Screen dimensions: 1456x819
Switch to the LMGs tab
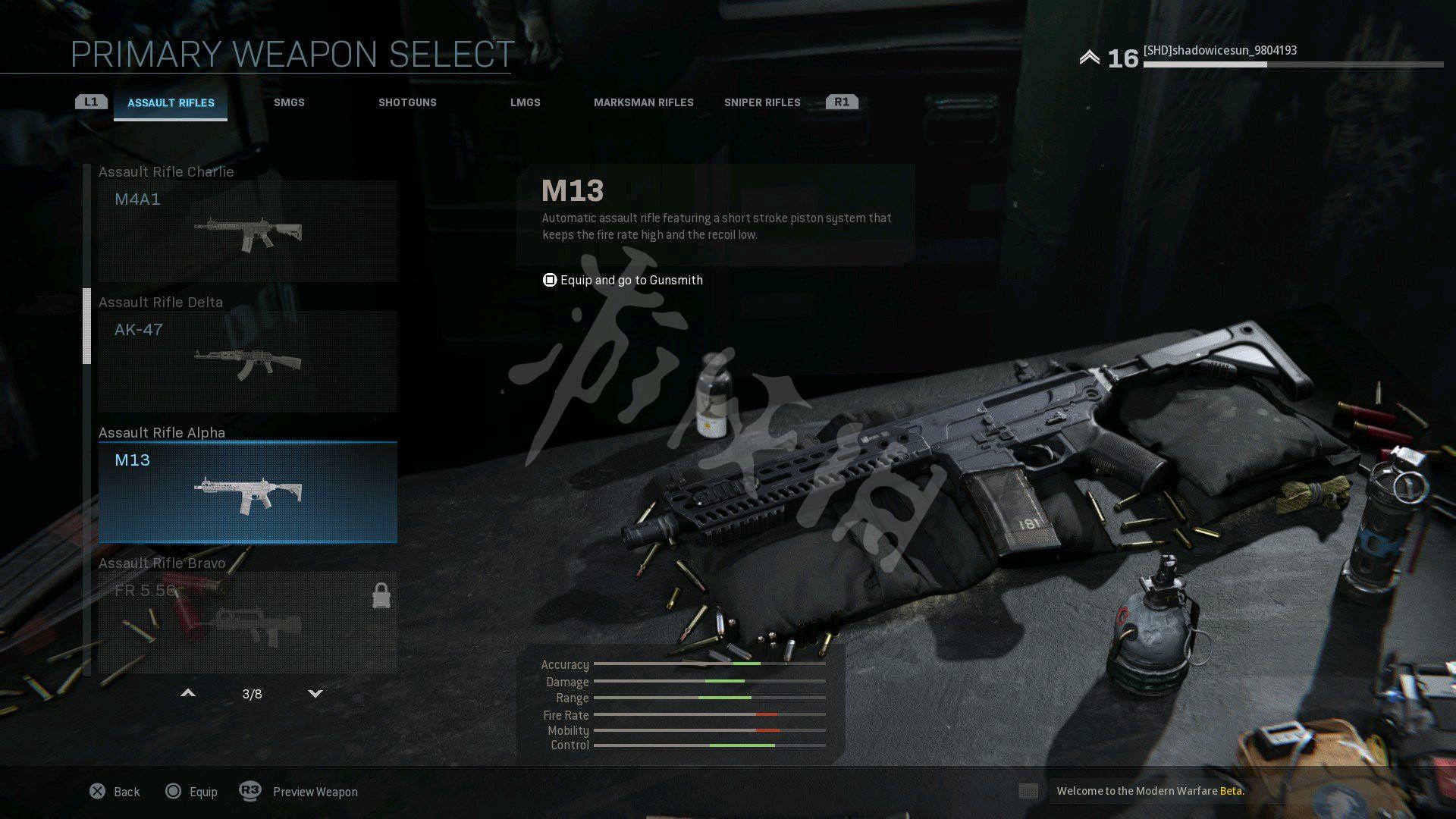[x=525, y=103]
